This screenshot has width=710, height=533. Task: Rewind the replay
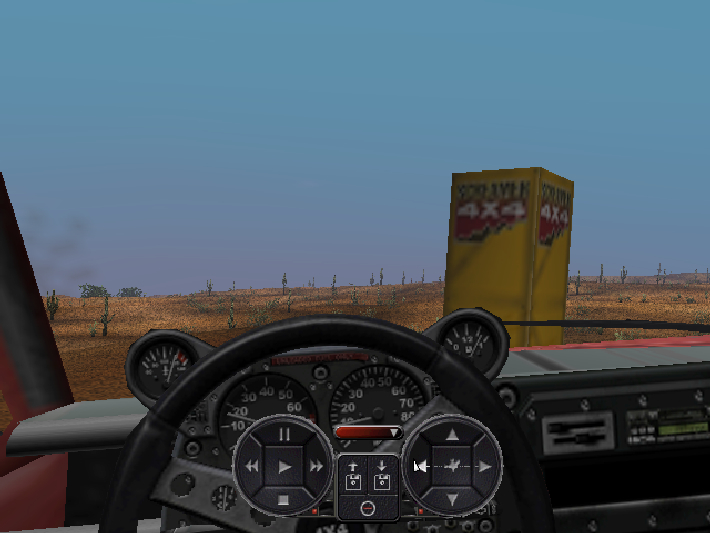tap(252, 467)
